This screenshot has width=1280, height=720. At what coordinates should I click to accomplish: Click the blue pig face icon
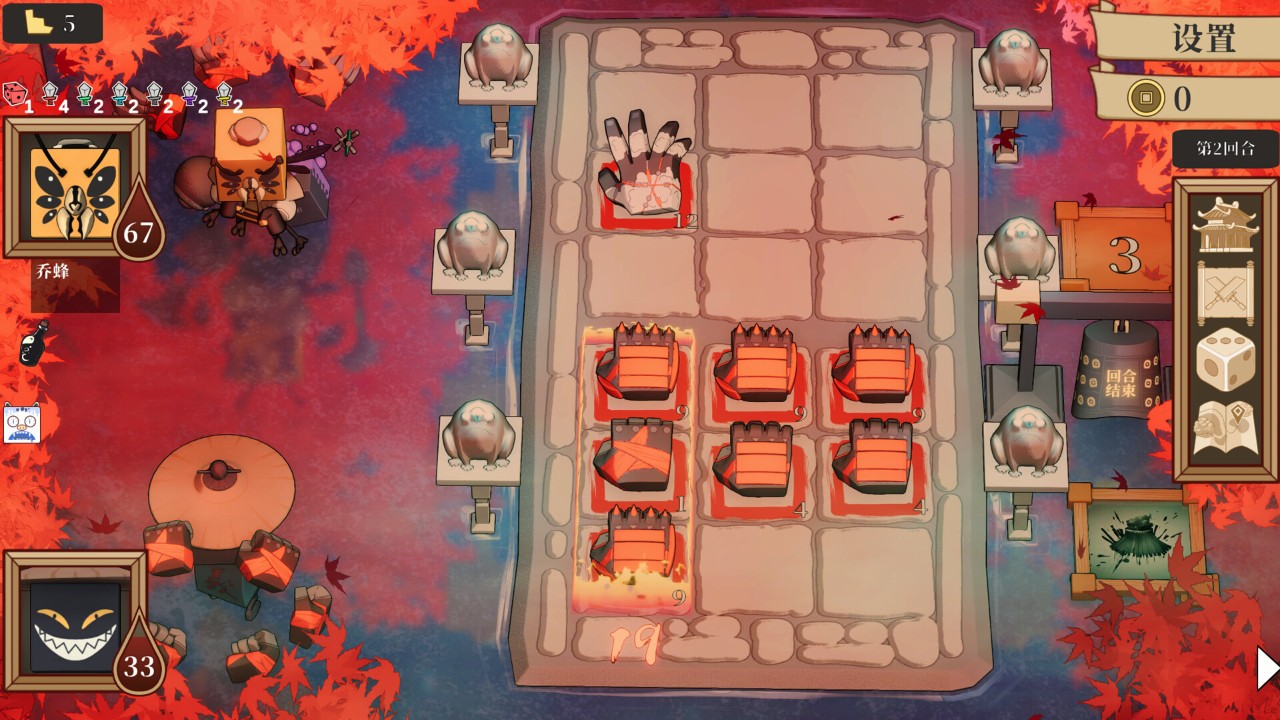pos(22,424)
